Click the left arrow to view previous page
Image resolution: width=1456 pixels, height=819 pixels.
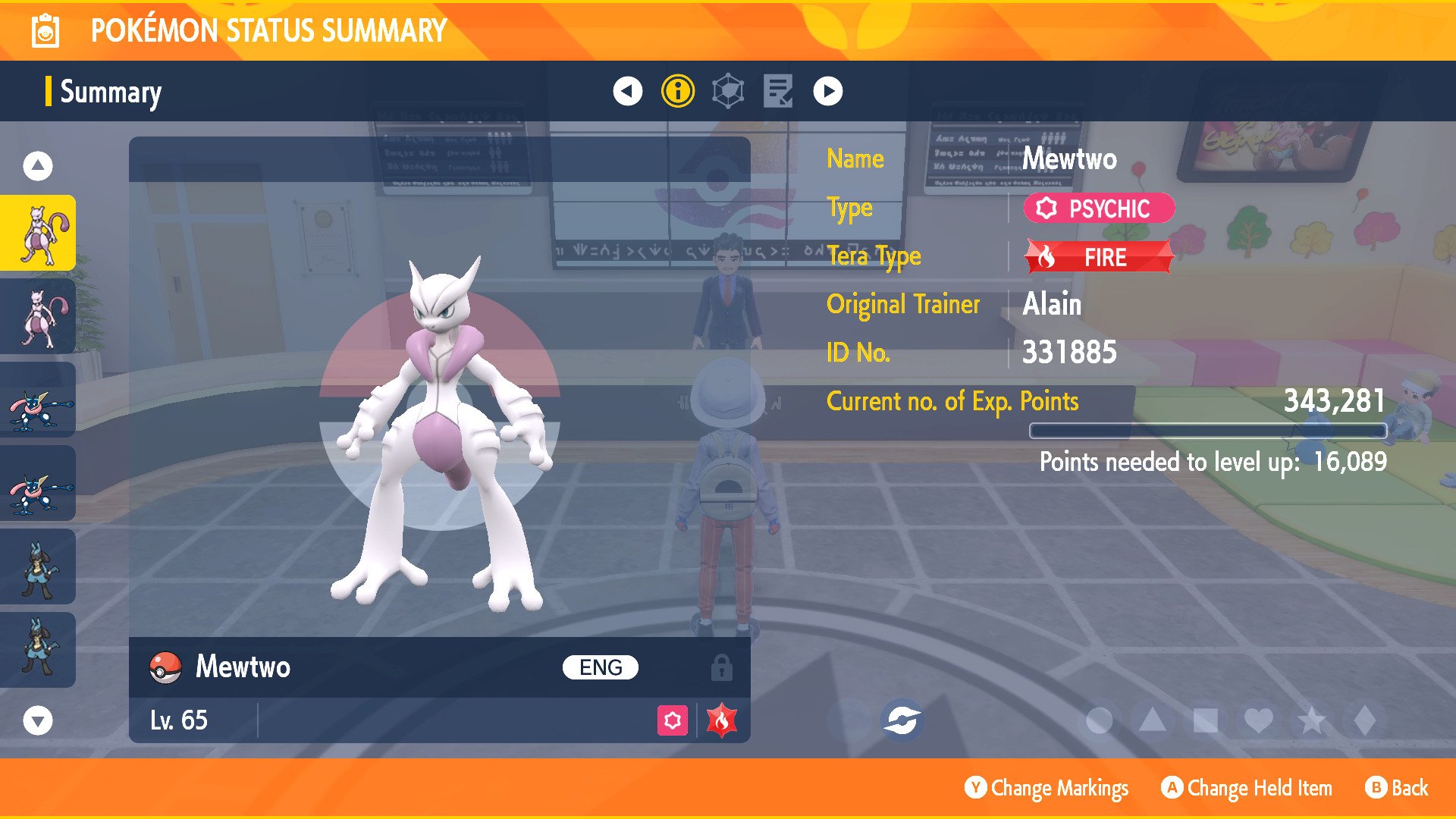tap(626, 90)
